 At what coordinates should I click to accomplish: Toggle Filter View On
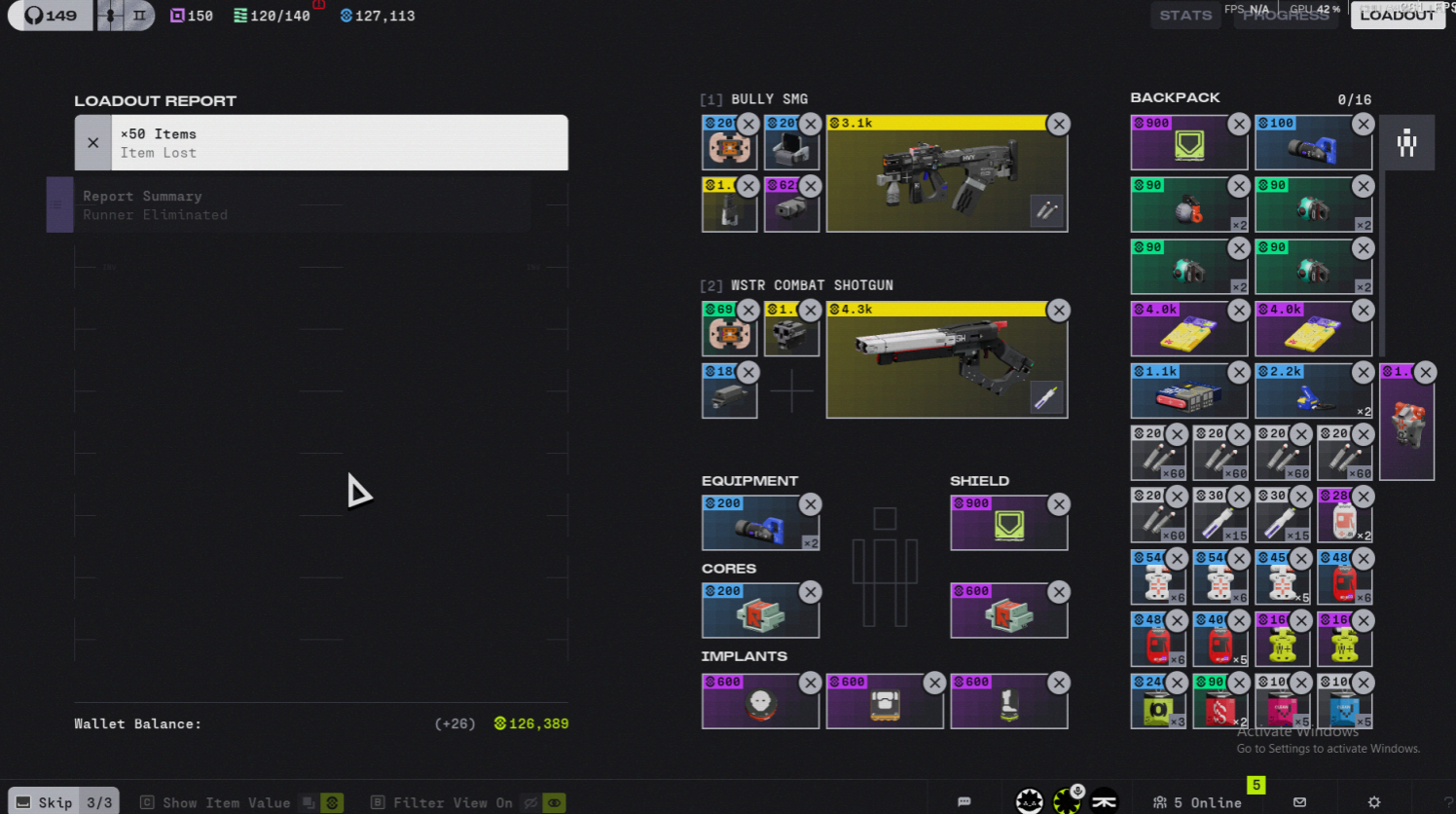point(454,802)
